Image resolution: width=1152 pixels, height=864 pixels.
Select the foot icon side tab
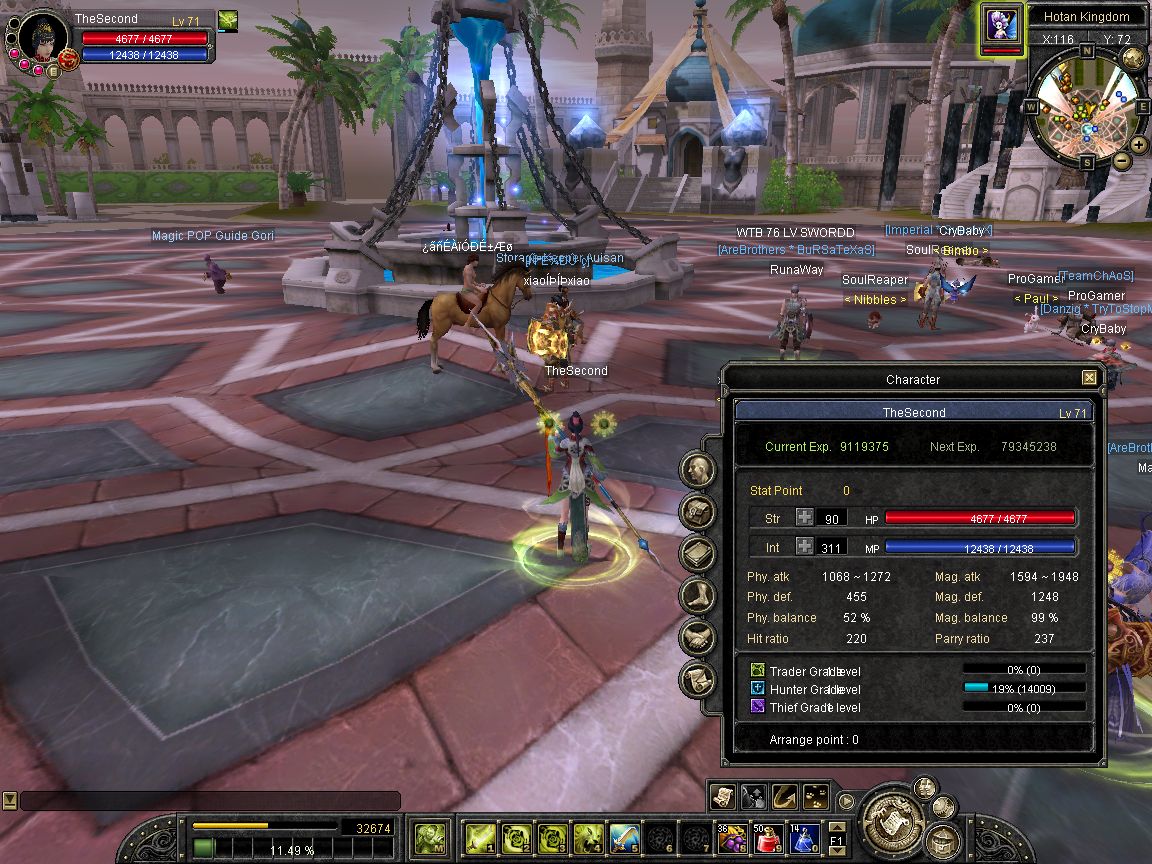698,595
